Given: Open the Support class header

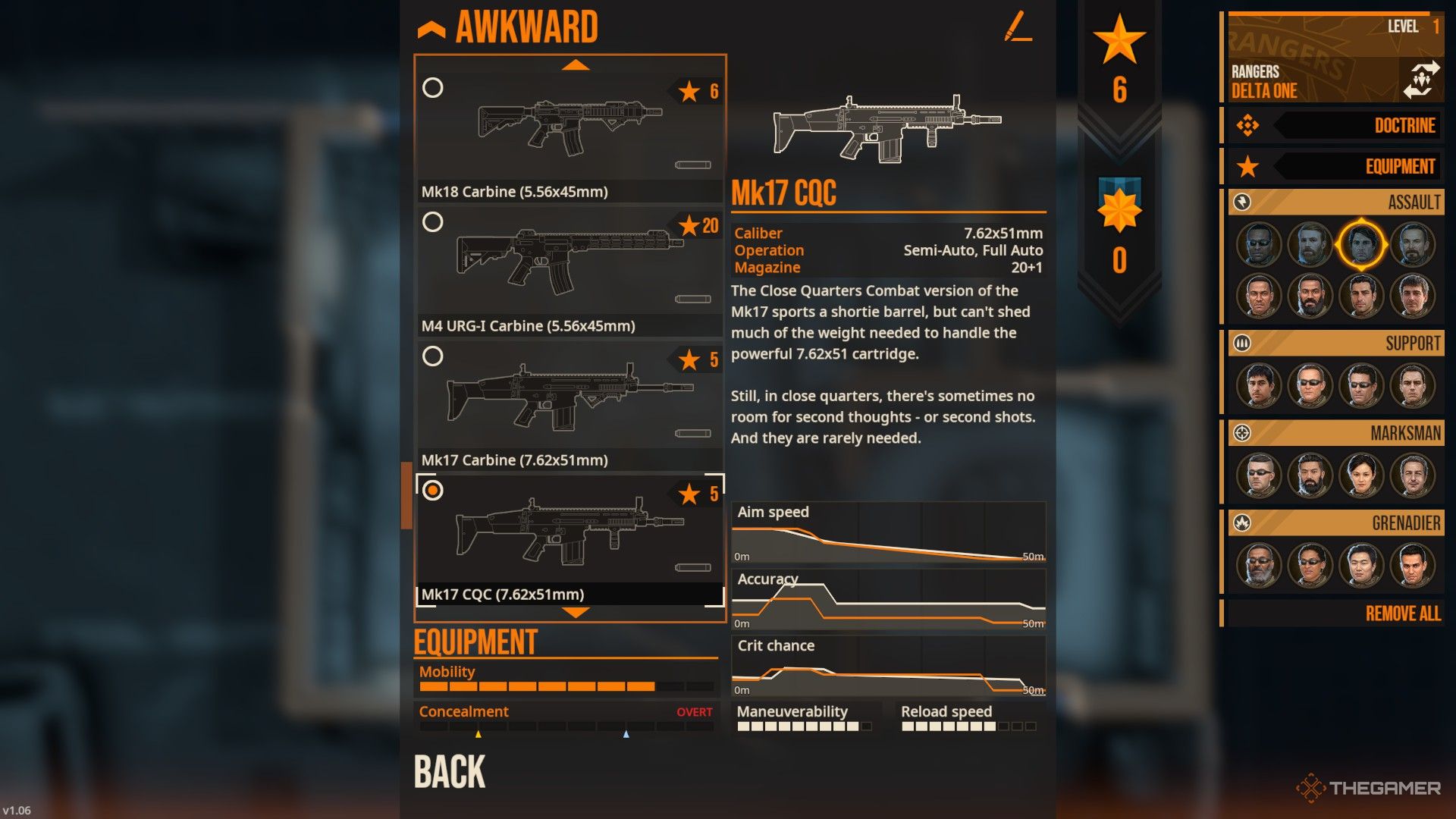Looking at the screenshot, I should [1336, 344].
